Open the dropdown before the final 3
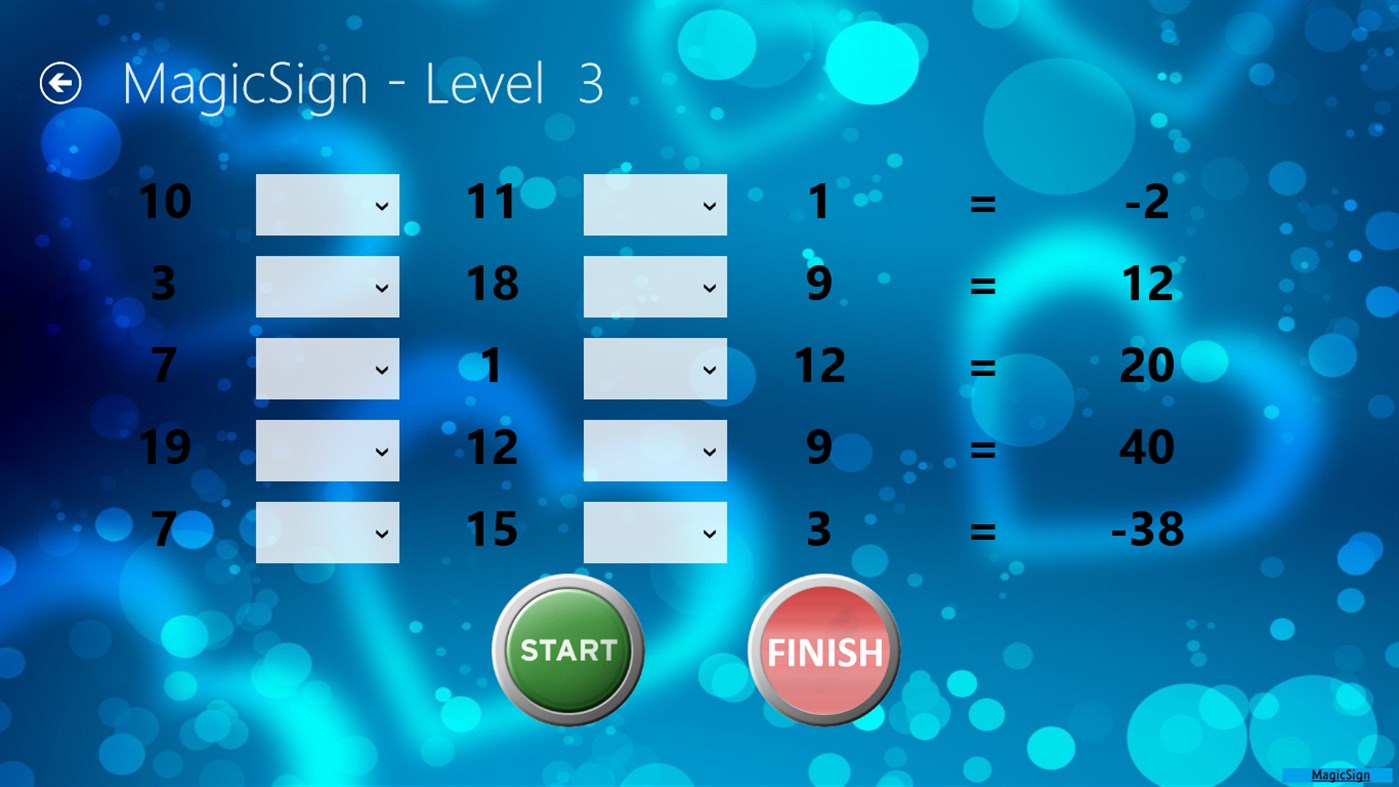 click(x=655, y=531)
